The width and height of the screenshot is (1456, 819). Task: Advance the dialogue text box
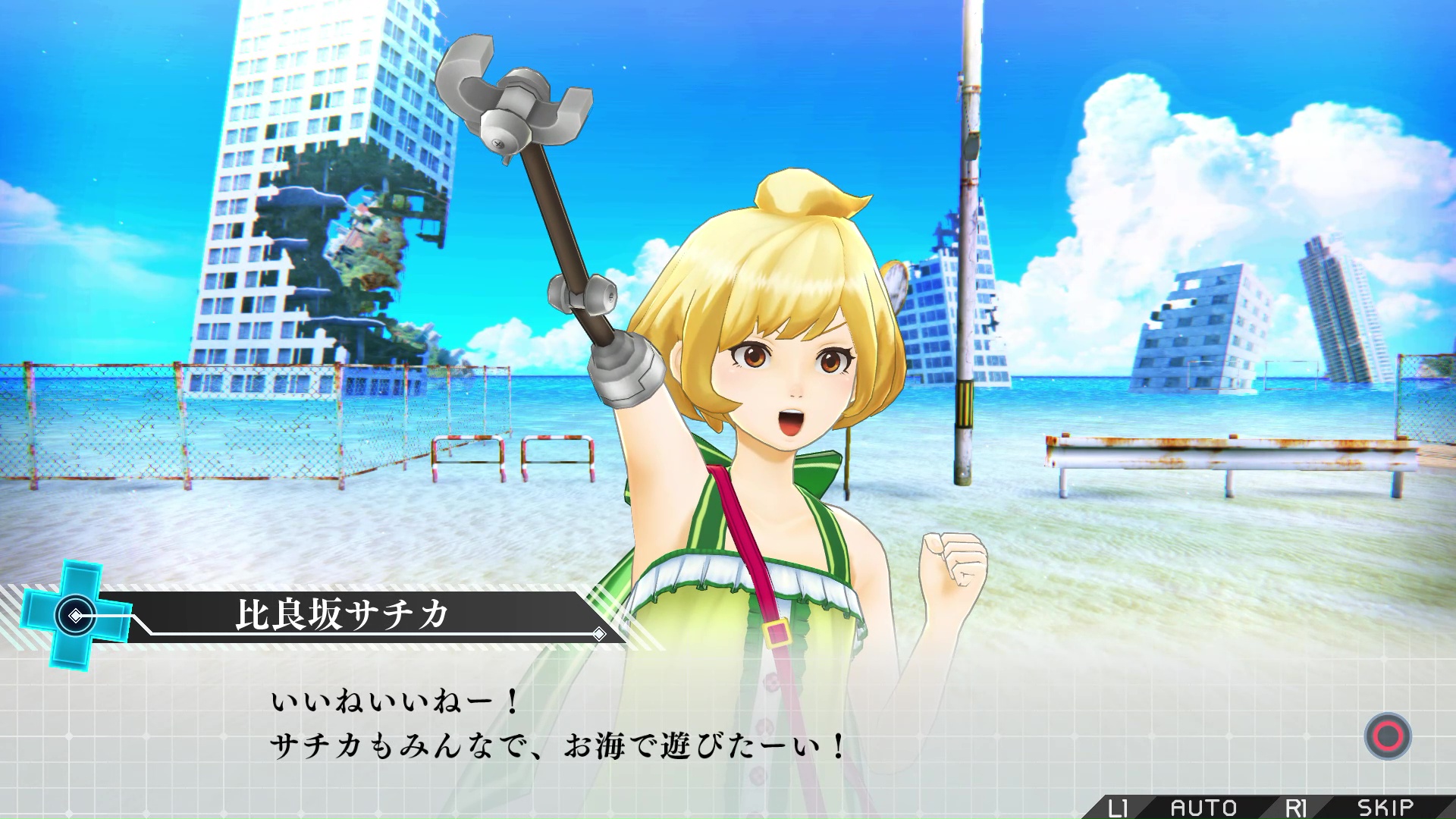[1387, 736]
